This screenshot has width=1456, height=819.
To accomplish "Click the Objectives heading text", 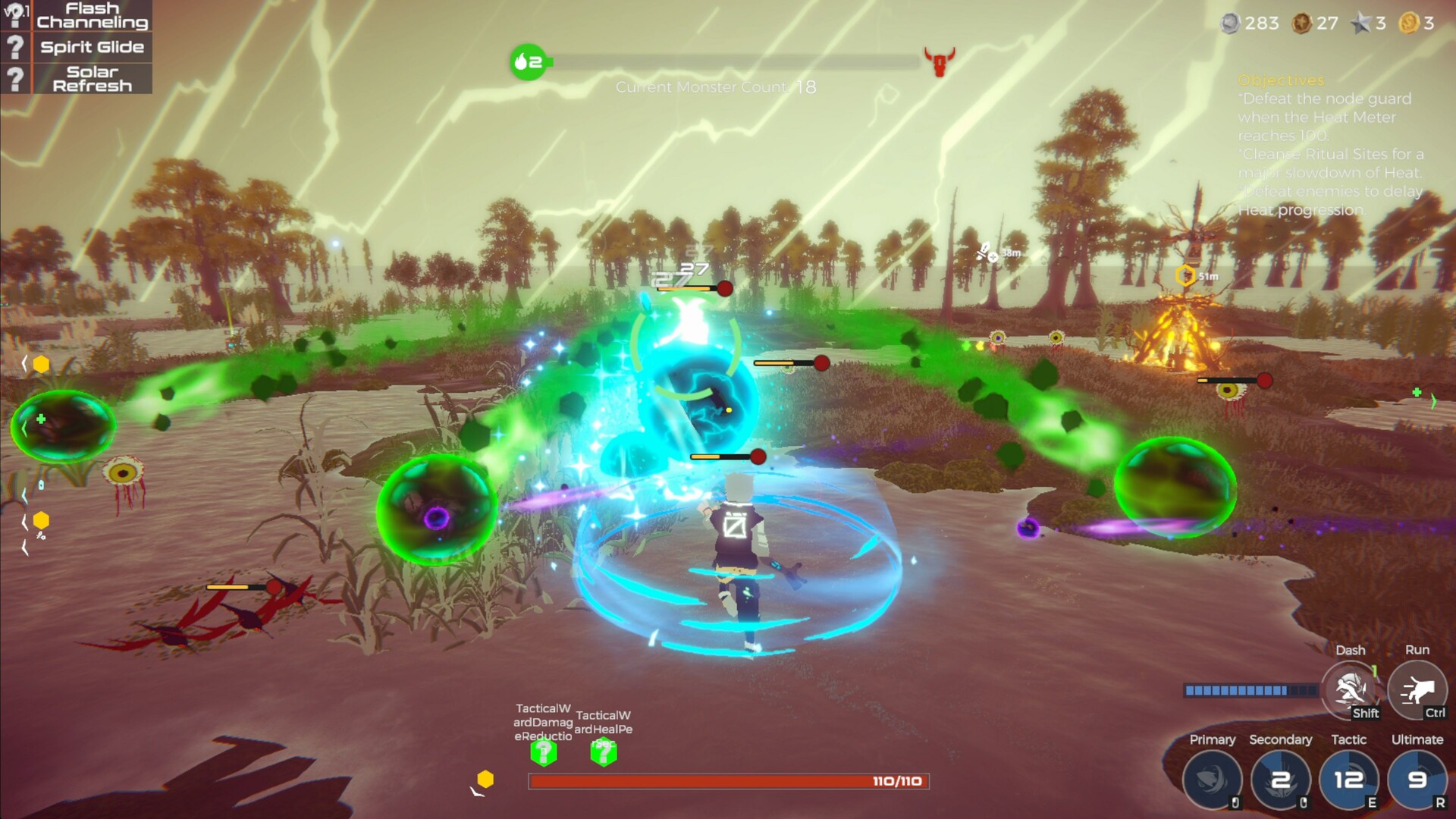I will coord(1282,80).
